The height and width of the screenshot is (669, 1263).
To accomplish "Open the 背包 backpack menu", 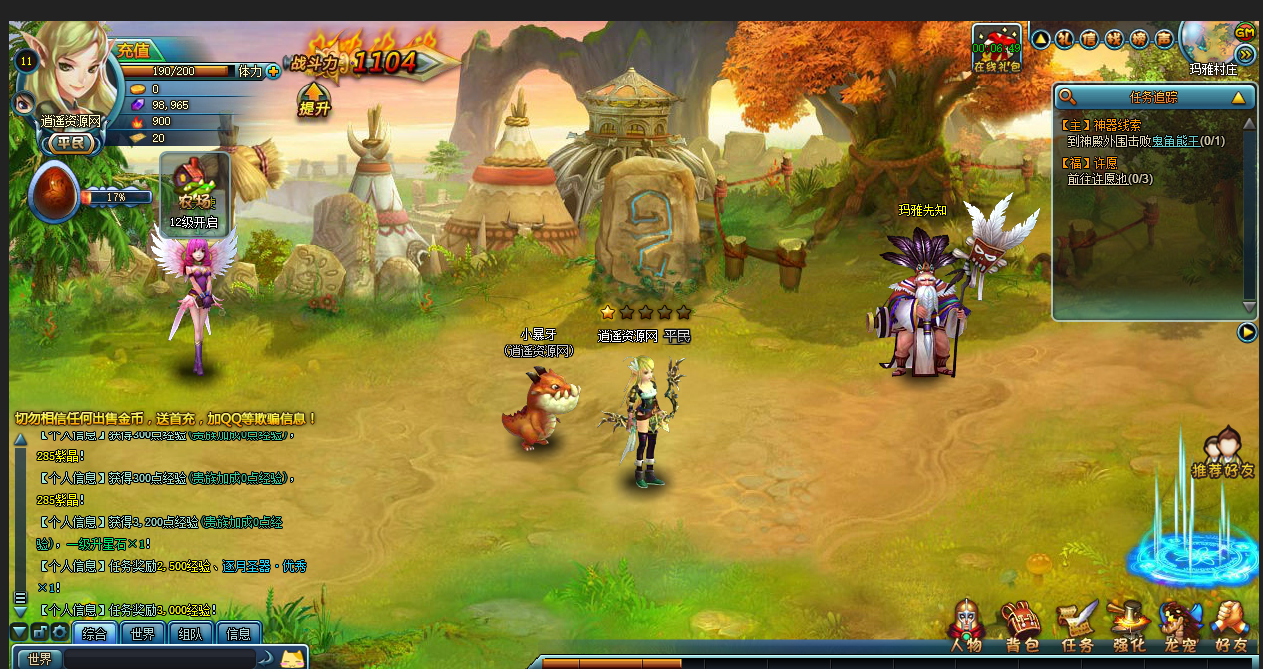I will tap(1022, 627).
